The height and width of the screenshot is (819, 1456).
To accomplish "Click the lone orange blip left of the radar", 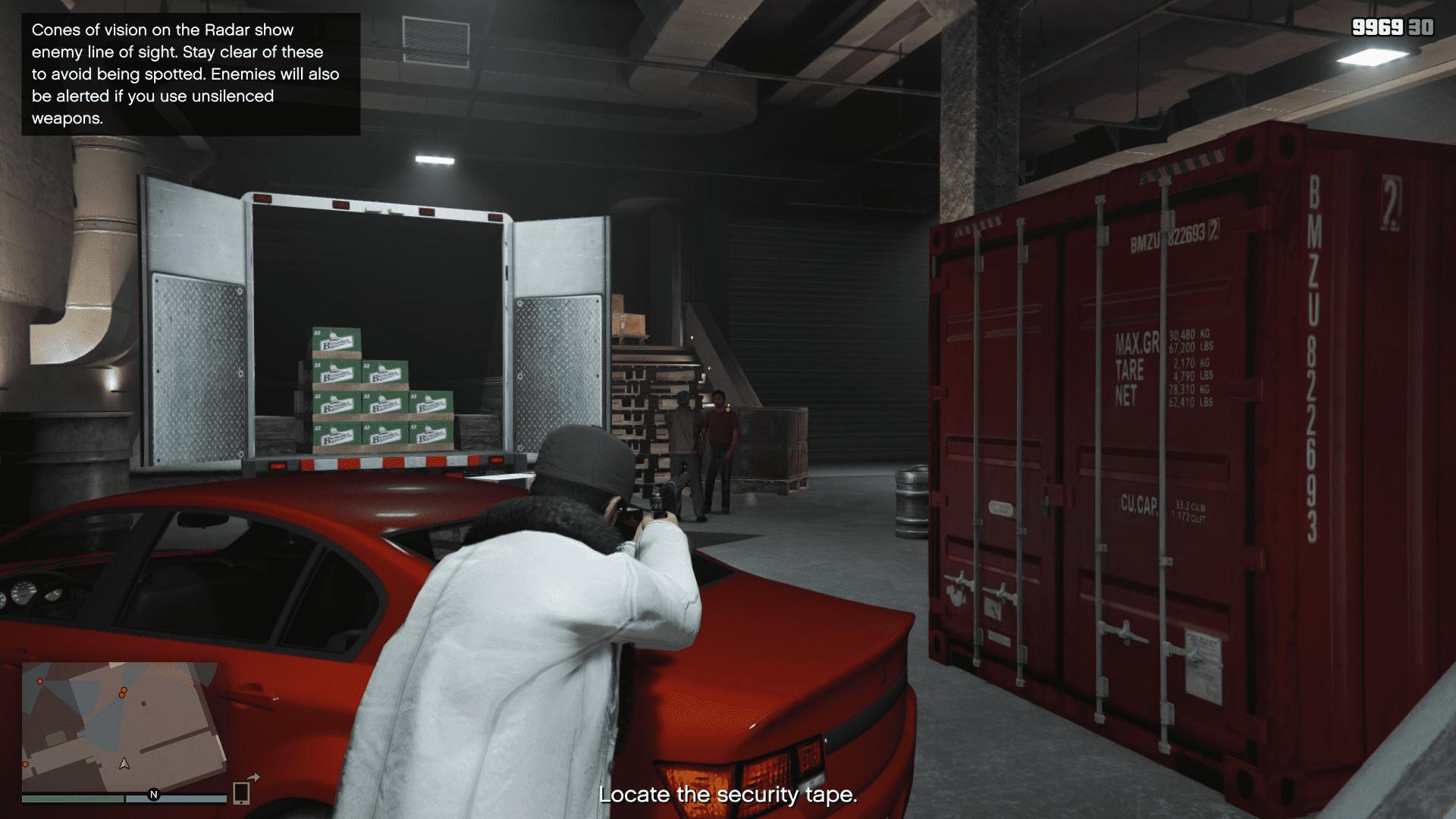I will (25, 764).
